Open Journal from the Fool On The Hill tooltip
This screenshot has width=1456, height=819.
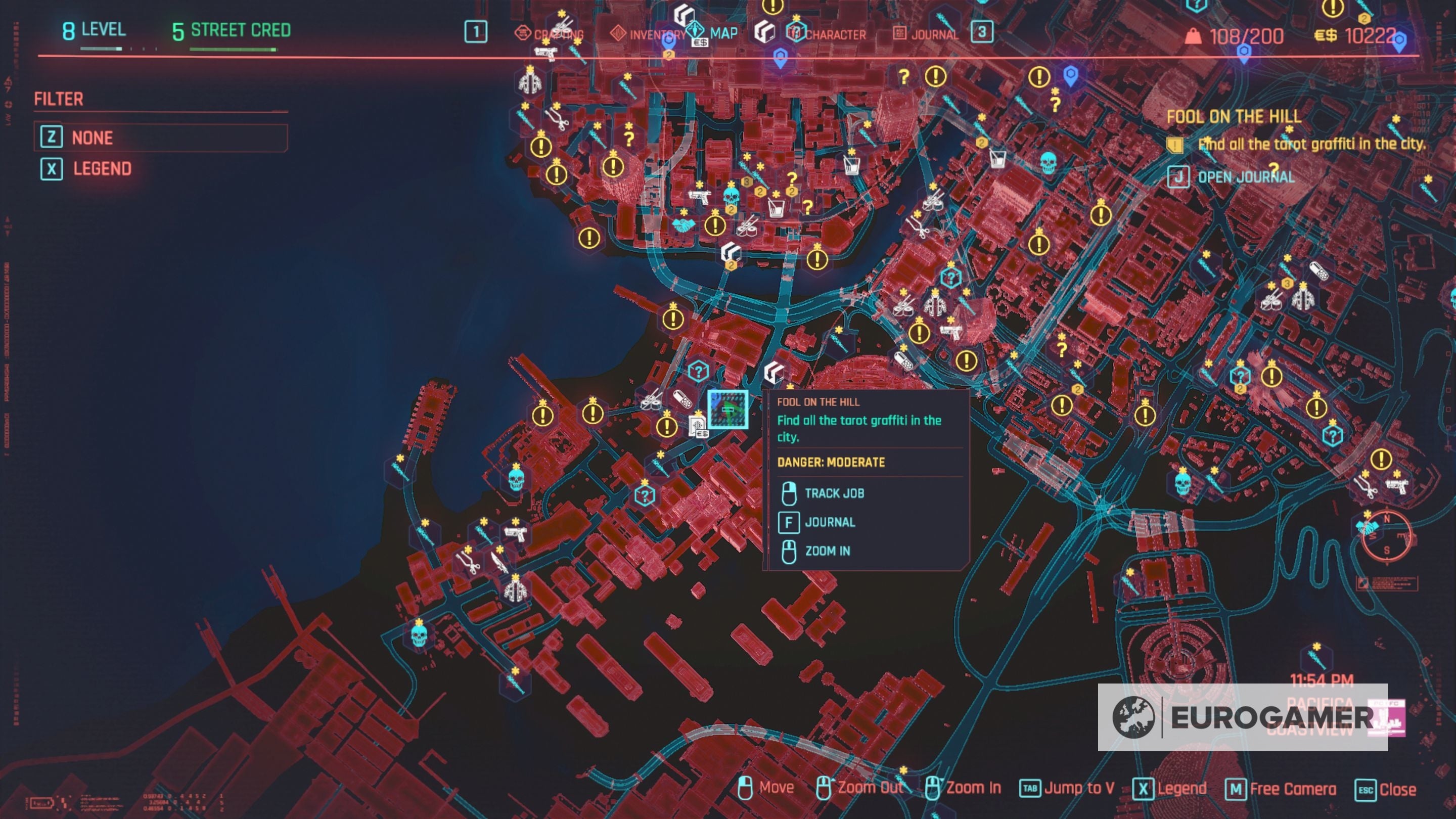tap(830, 522)
